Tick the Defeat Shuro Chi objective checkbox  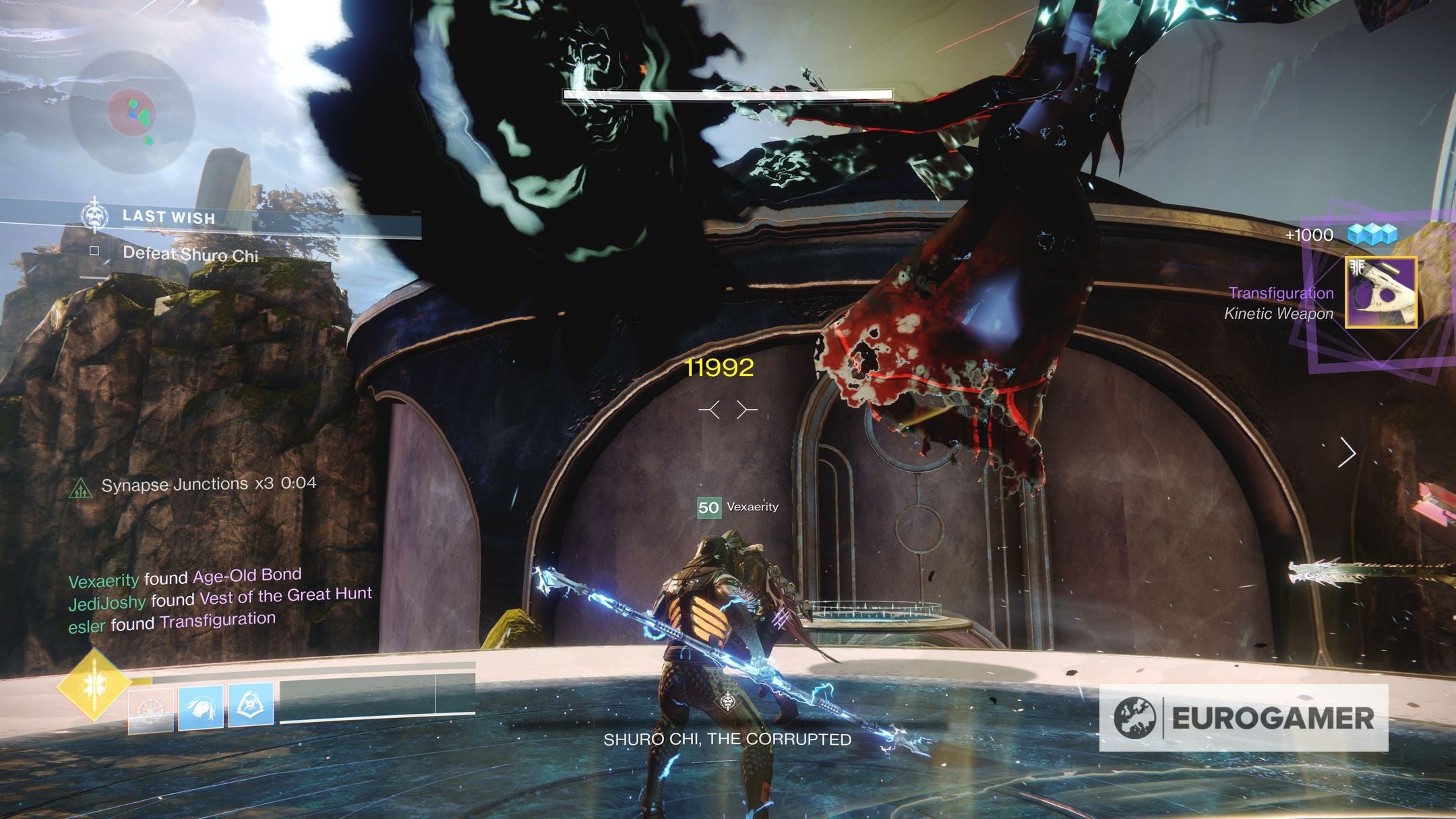click(95, 251)
